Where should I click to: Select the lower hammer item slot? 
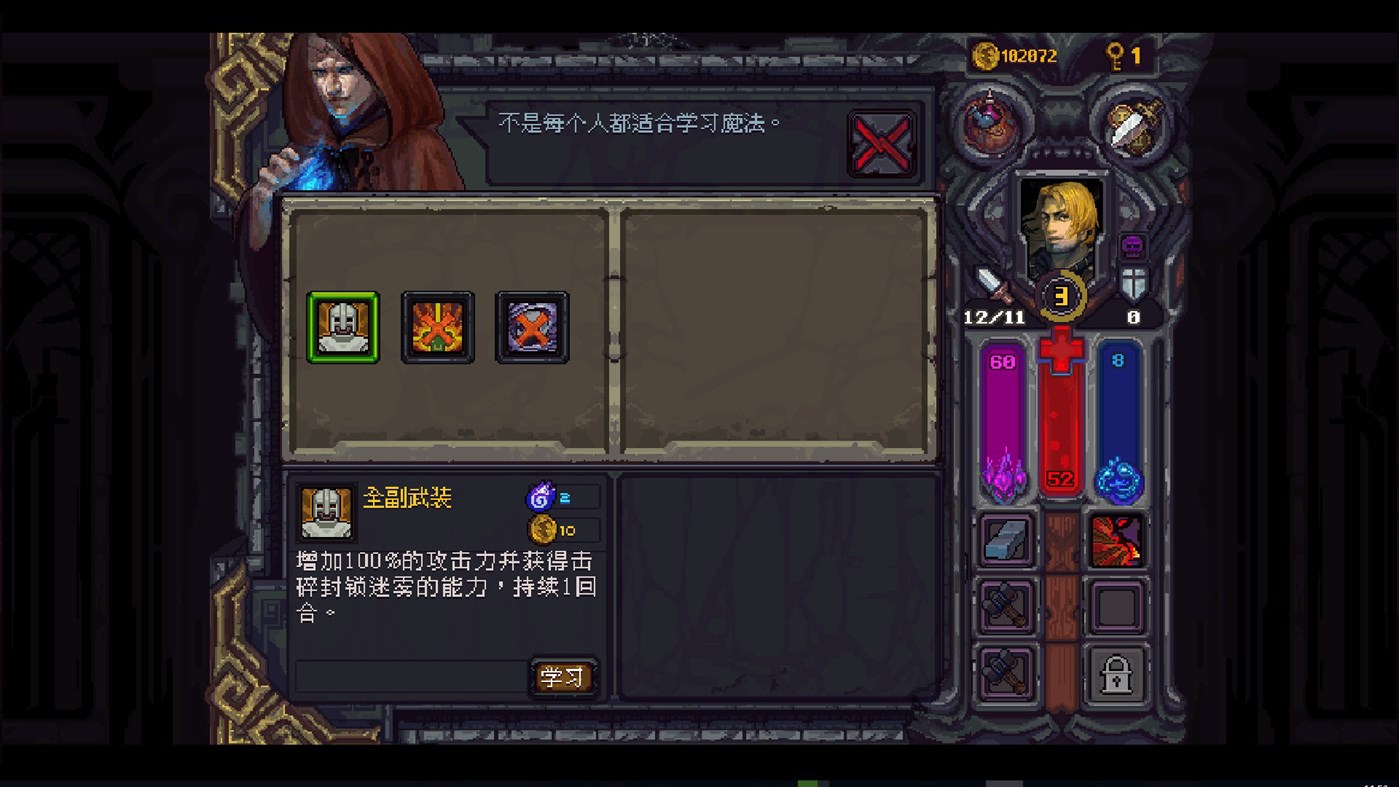[x=1006, y=672]
